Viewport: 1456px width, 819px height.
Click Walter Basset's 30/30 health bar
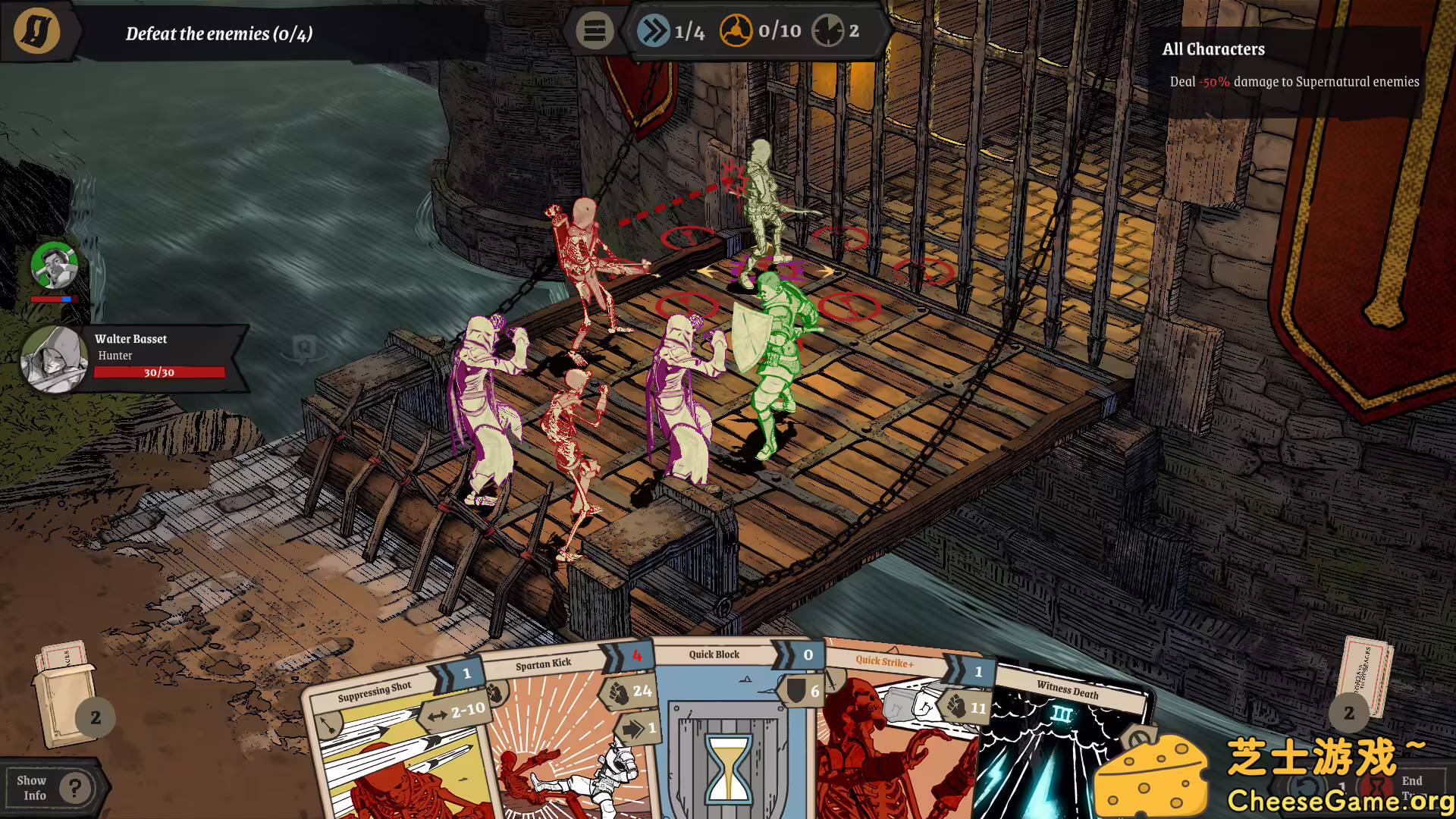[x=158, y=372]
